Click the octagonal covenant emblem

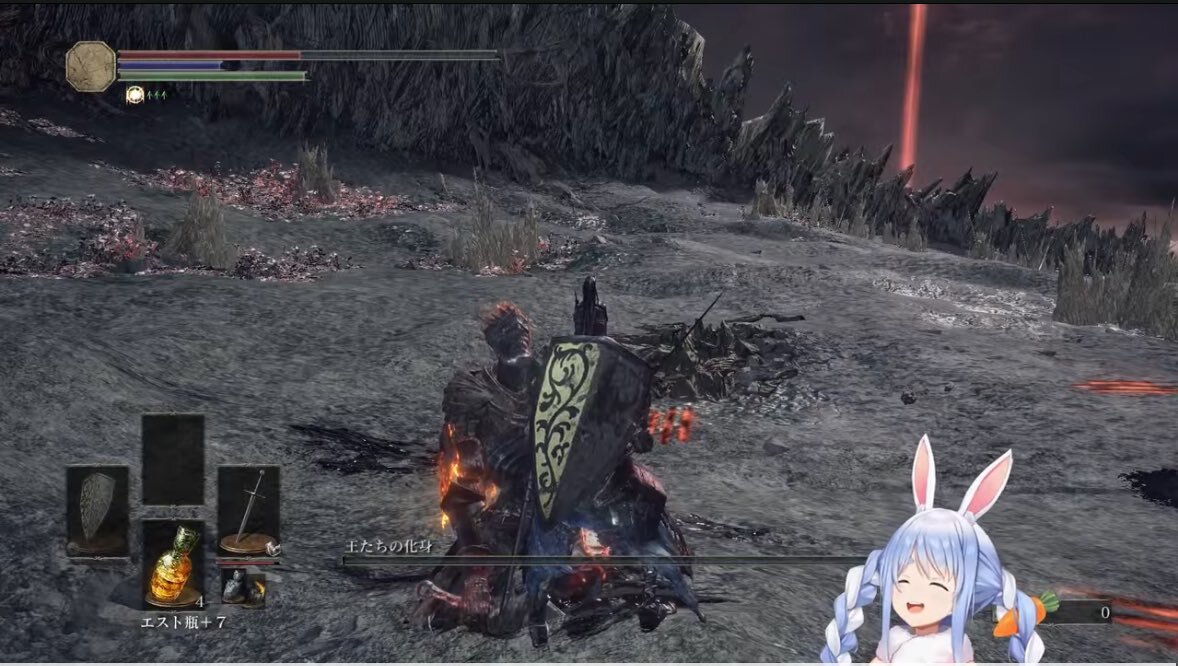(x=91, y=67)
